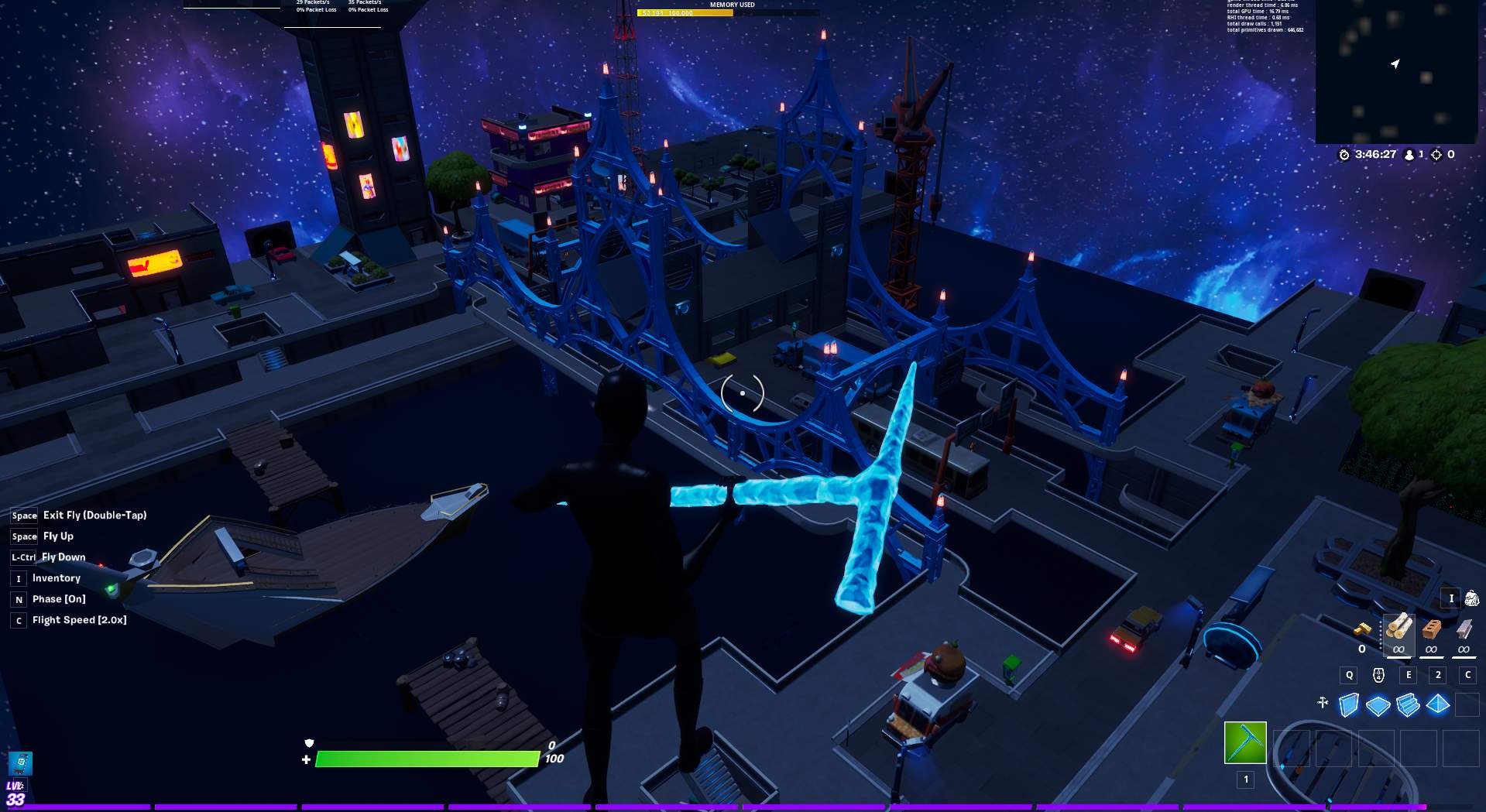Switch to brick building material
This screenshot has width=1486, height=812.
1431,630
